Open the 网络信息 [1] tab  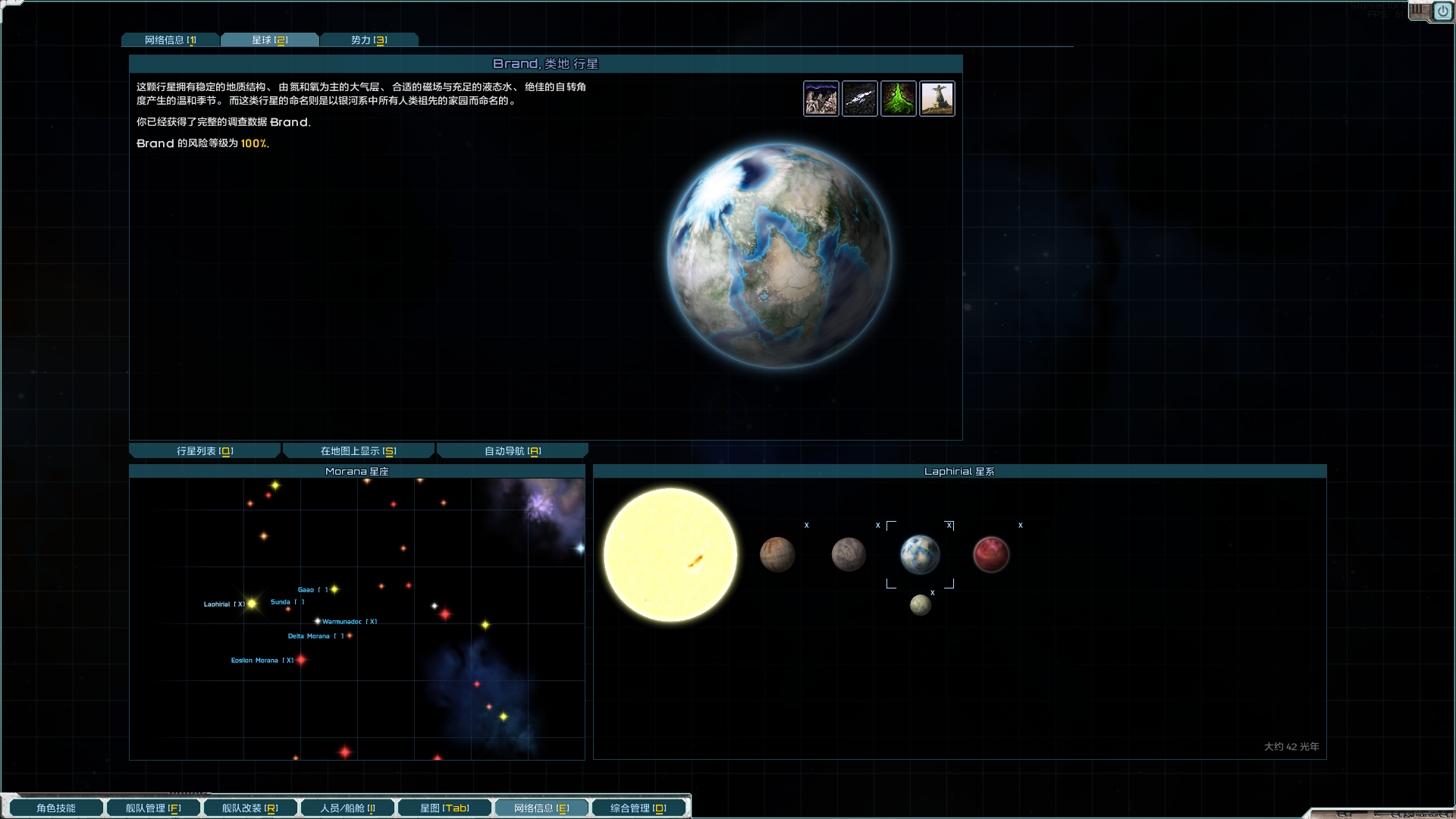171,39
